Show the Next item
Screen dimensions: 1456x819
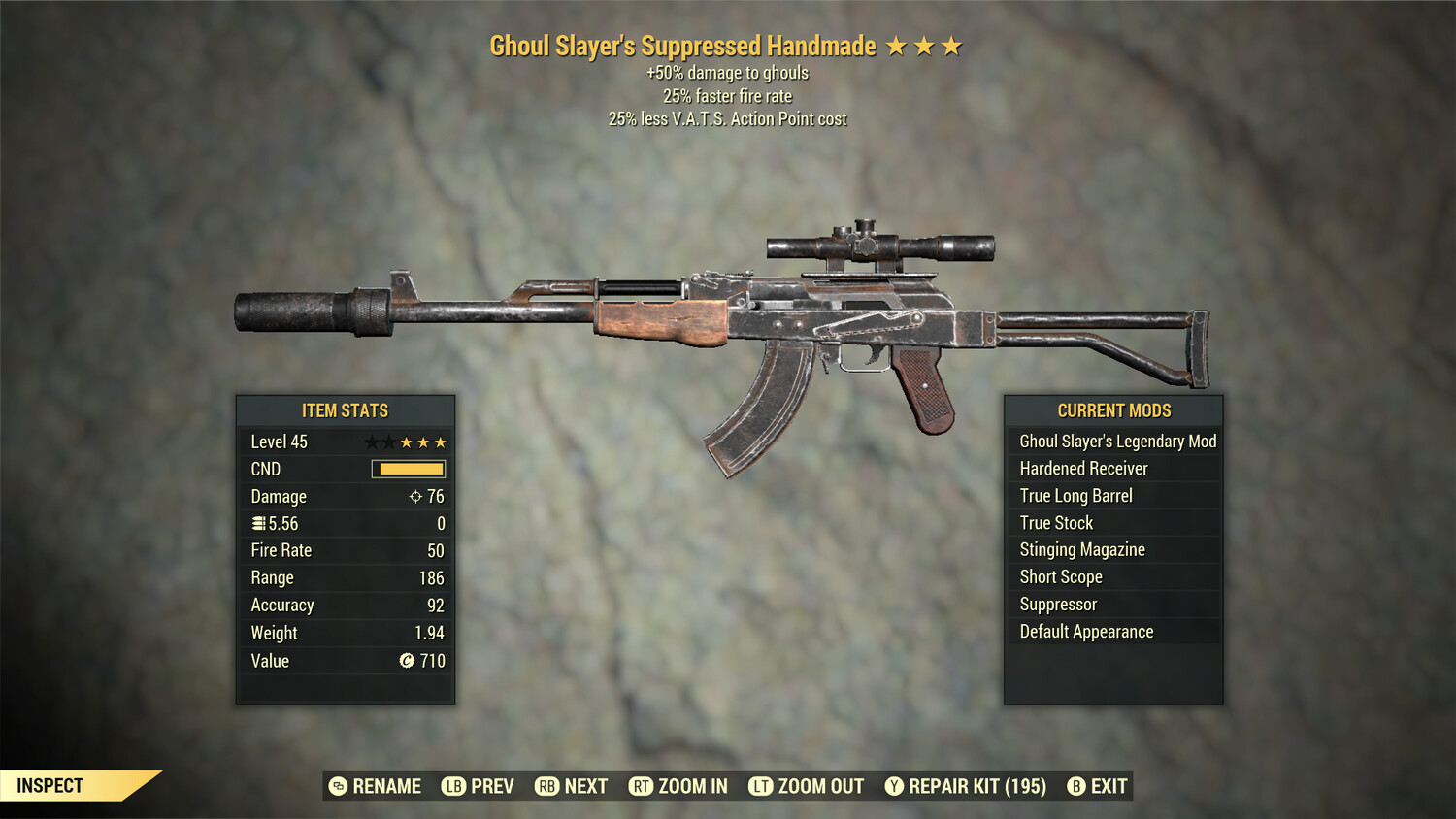click(572, 786)
